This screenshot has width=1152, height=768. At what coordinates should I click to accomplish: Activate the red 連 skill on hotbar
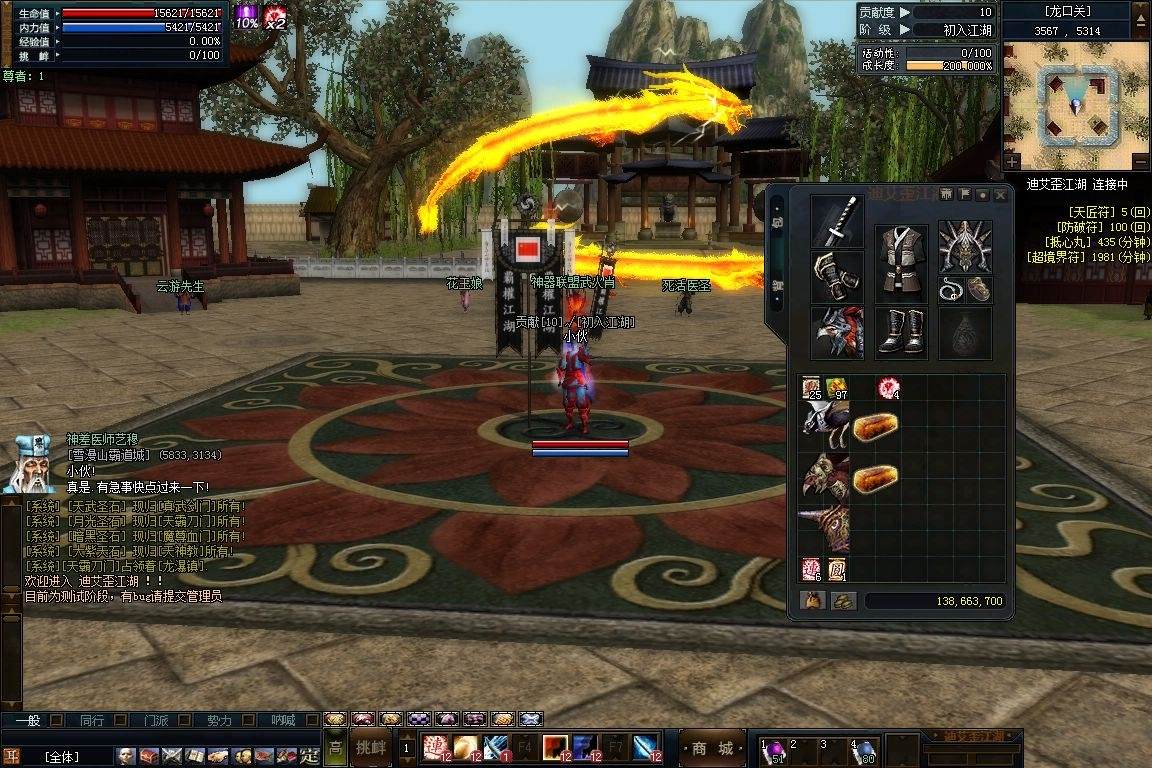click(x=433, y=748)
